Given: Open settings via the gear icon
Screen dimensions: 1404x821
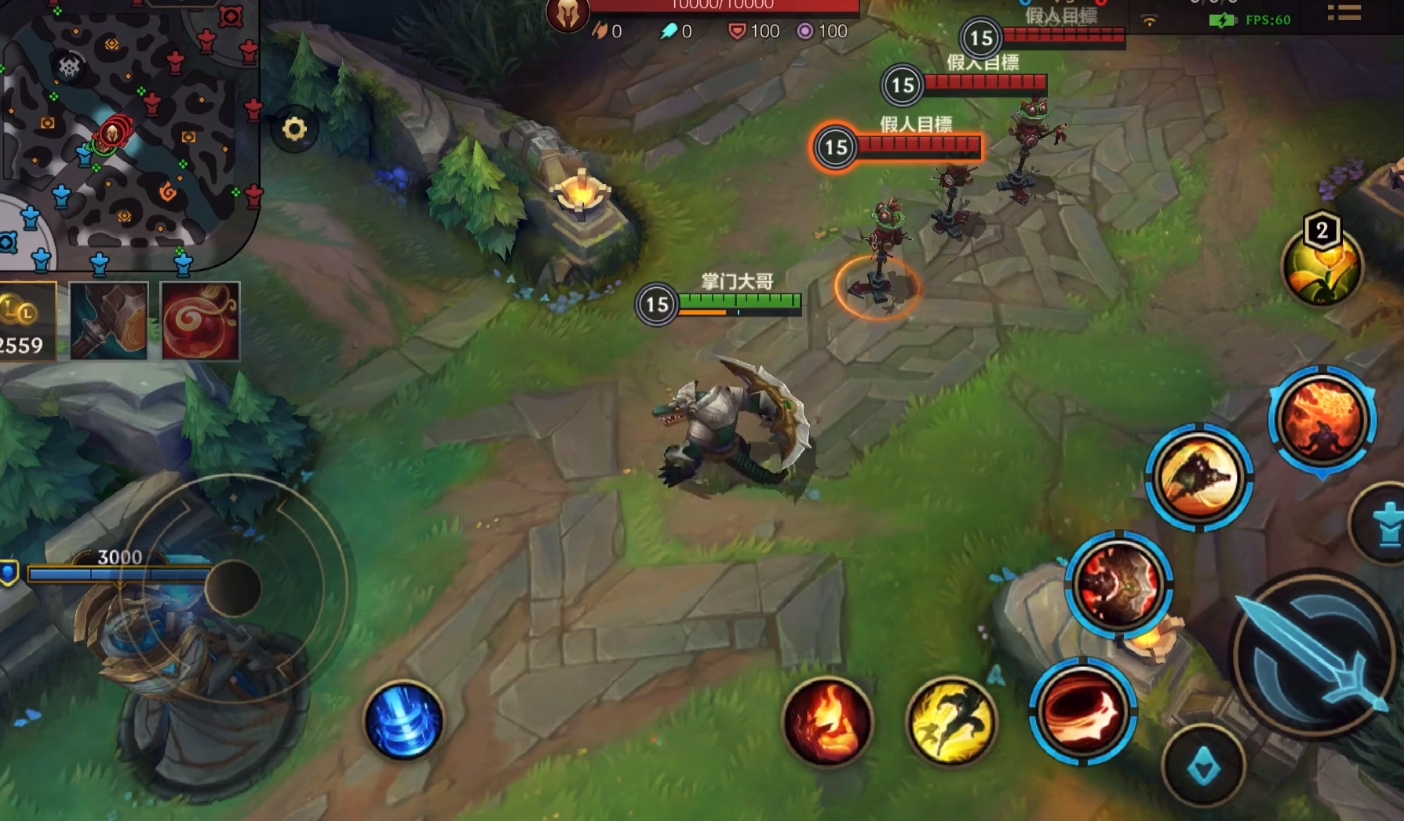Looking at the screenshot, I should click(x=294, y=130).
